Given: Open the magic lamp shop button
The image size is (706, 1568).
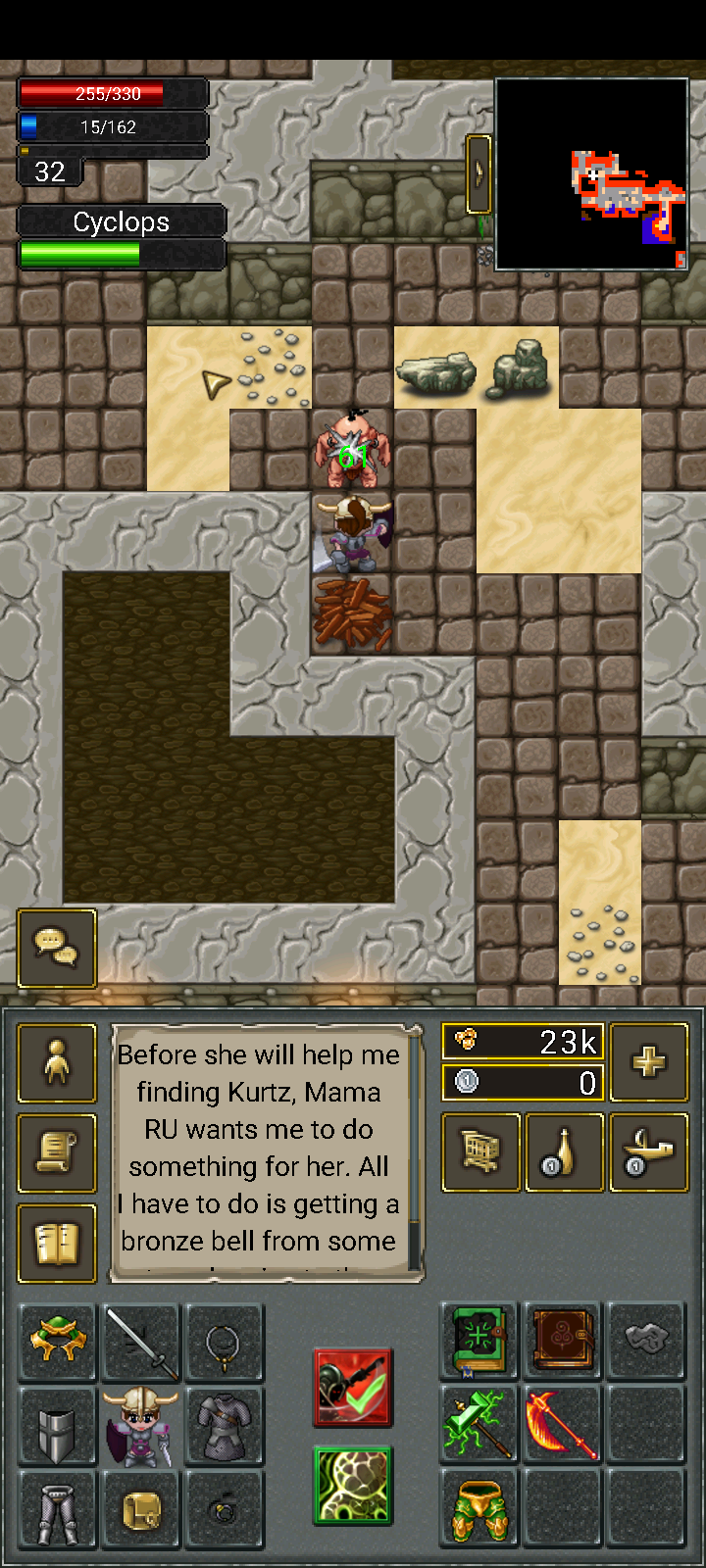Looking at the screenshot, I should 648,1152.
